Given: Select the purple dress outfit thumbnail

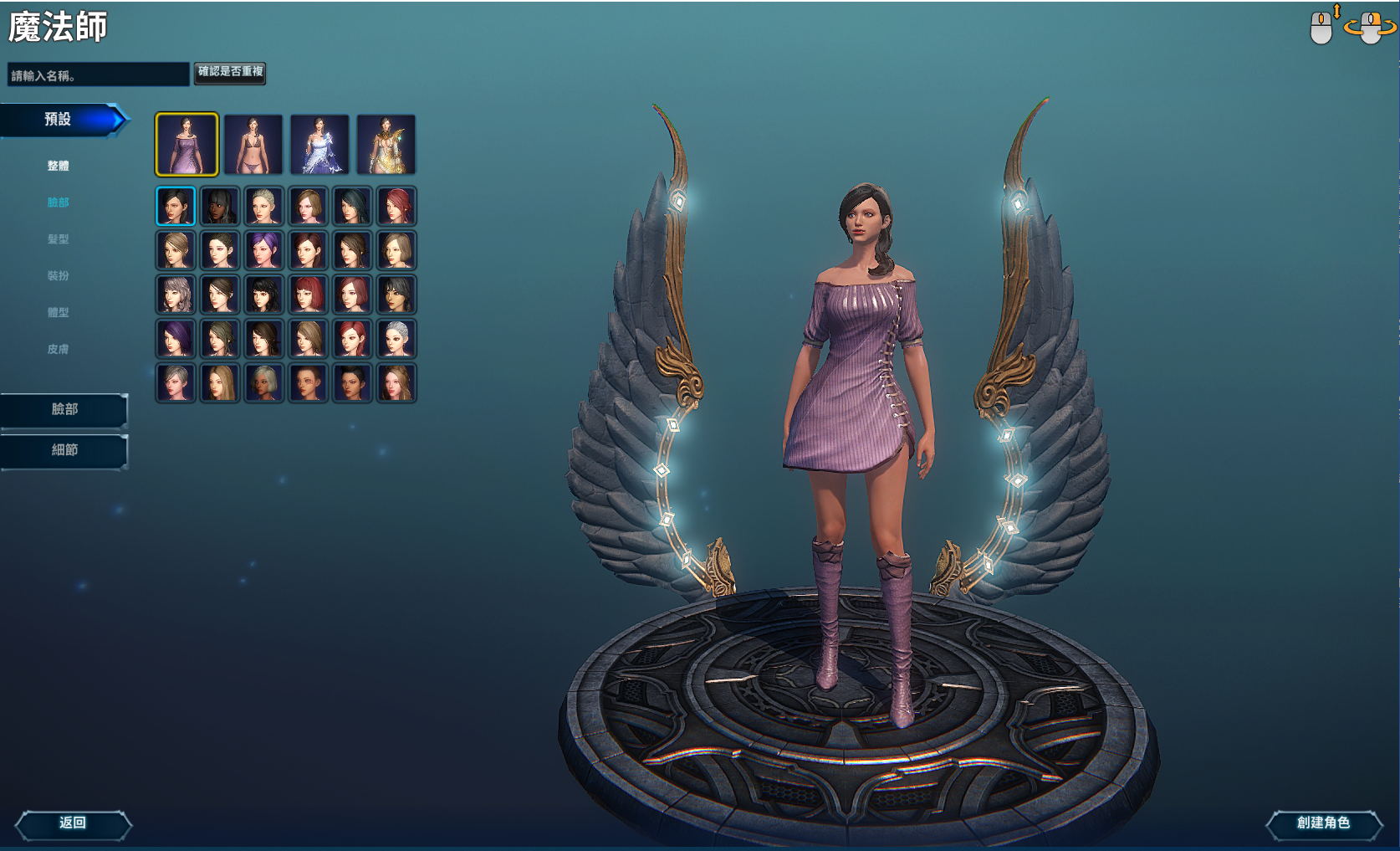Looking at the screenshot, I should pyautogui.click(x=186, y=145).
